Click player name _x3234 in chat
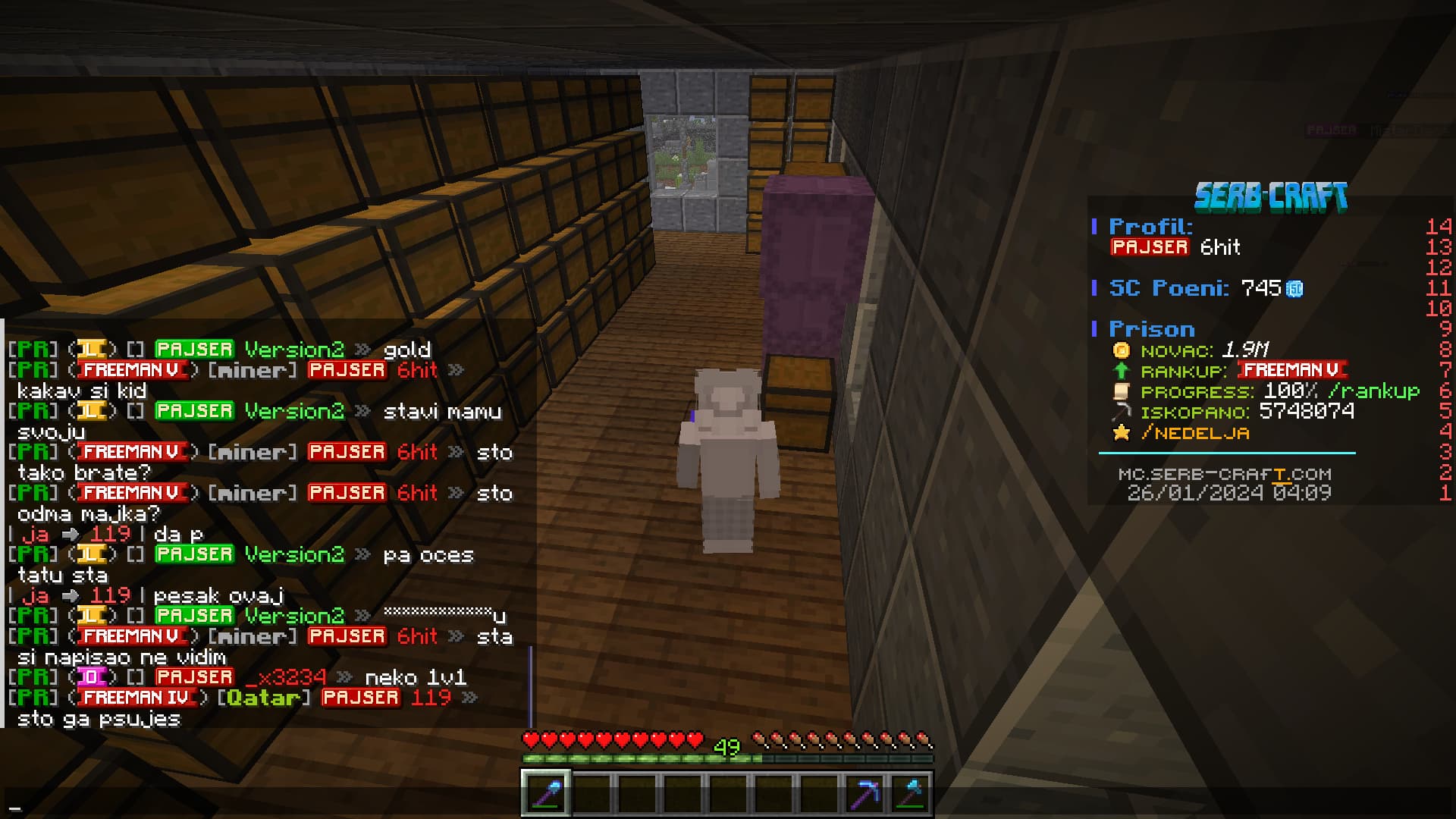This screenshot has height=819, width=1456. pyautogui.click(x=292, y=677)
